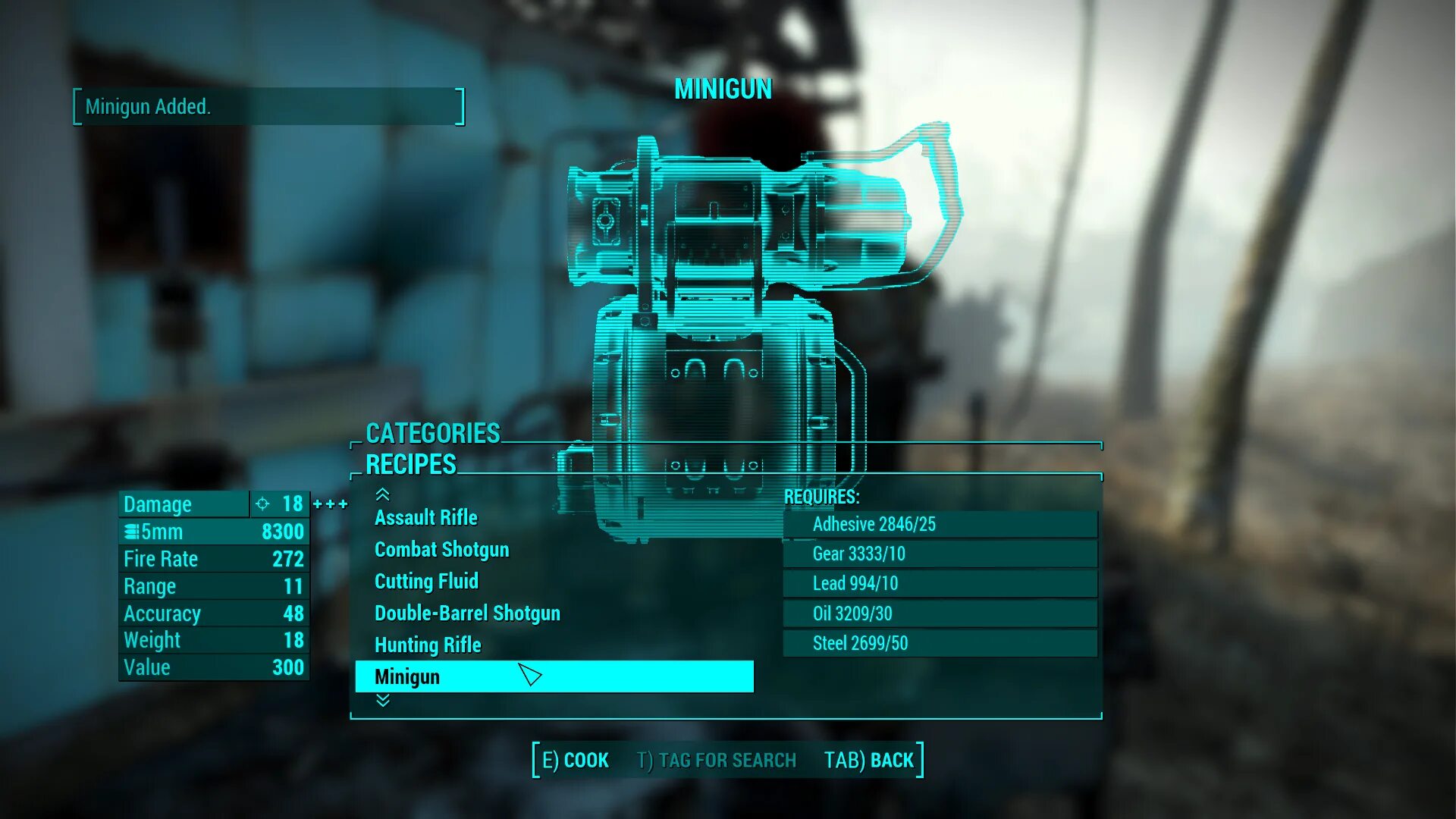Screen dimensions: 1456x819
Task: Pick the Cutting Fluid recipe
Action: click(x=426, y=582)
